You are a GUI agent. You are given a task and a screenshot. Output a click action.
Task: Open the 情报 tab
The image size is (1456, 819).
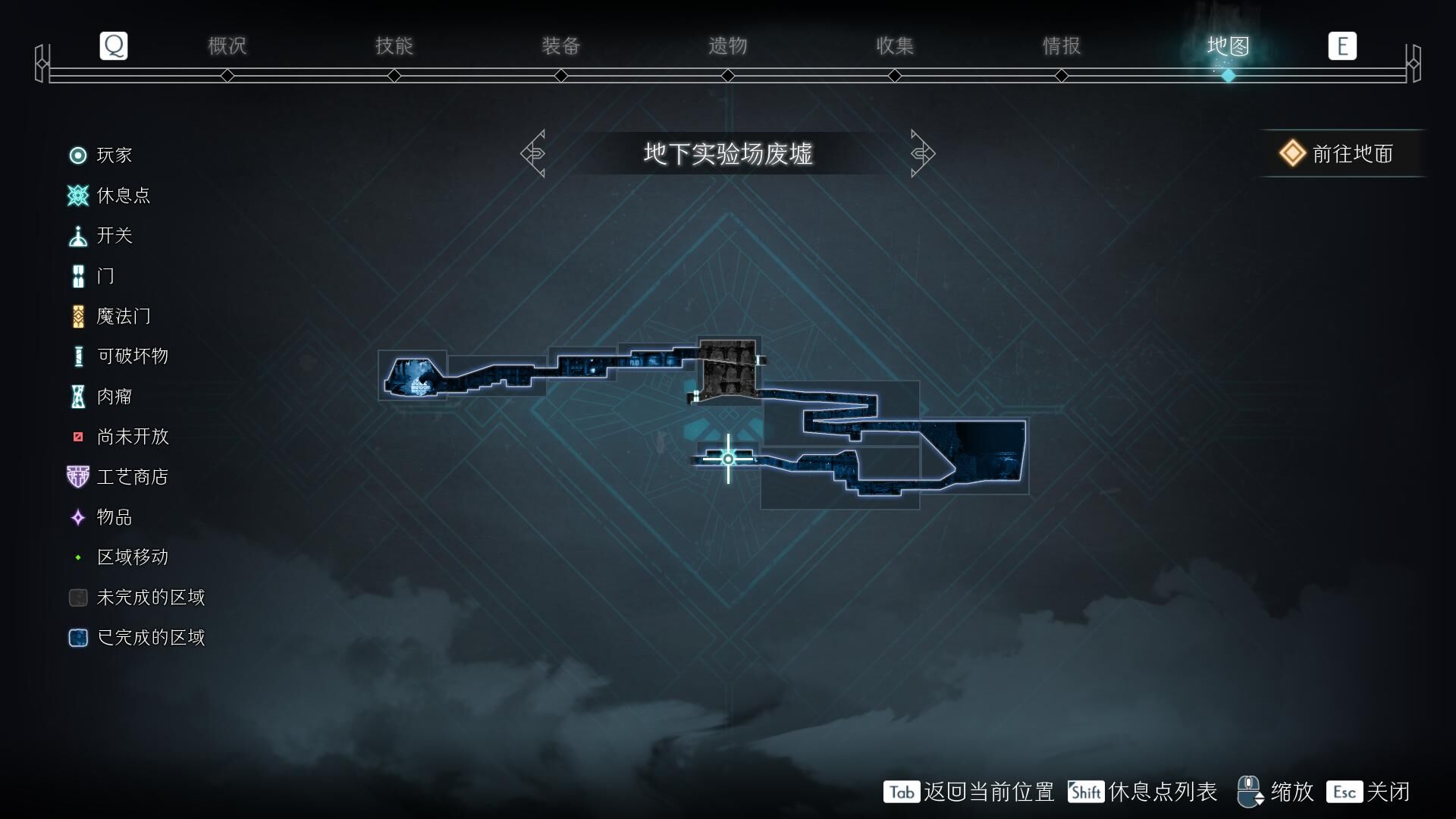pyautogui.click(x=1061, y=46)
